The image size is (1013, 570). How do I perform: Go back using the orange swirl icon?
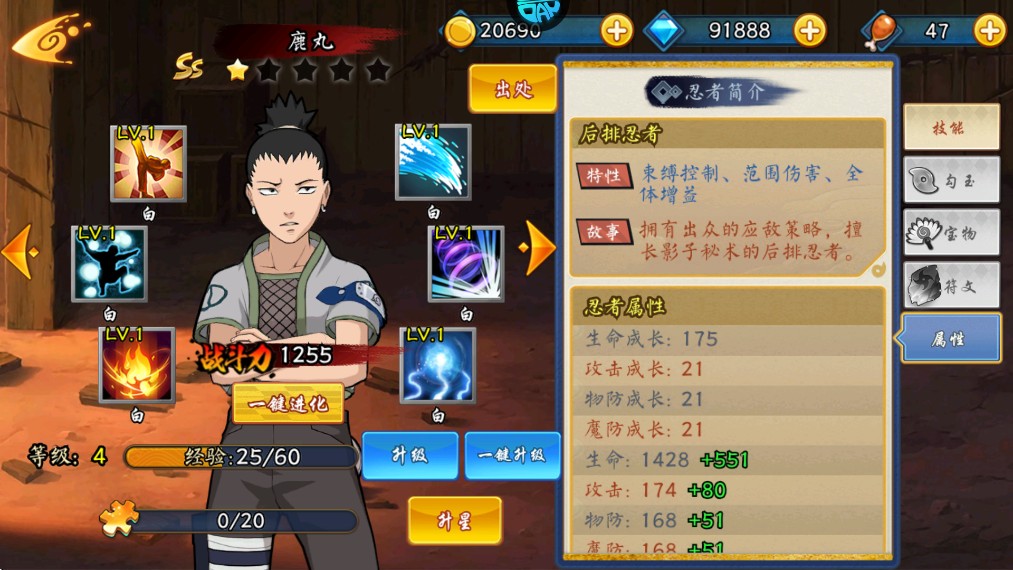(x=50, y=40)
